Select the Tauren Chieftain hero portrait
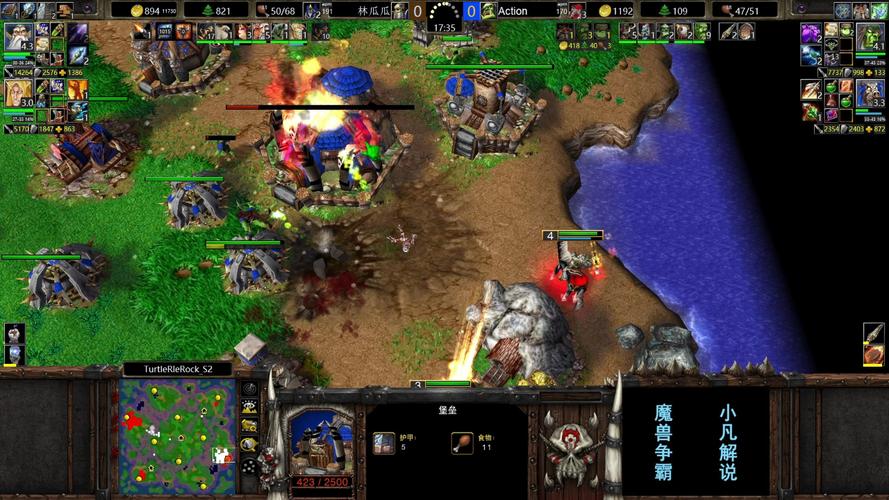The image size is (889, 500). [x=869, y=95]
